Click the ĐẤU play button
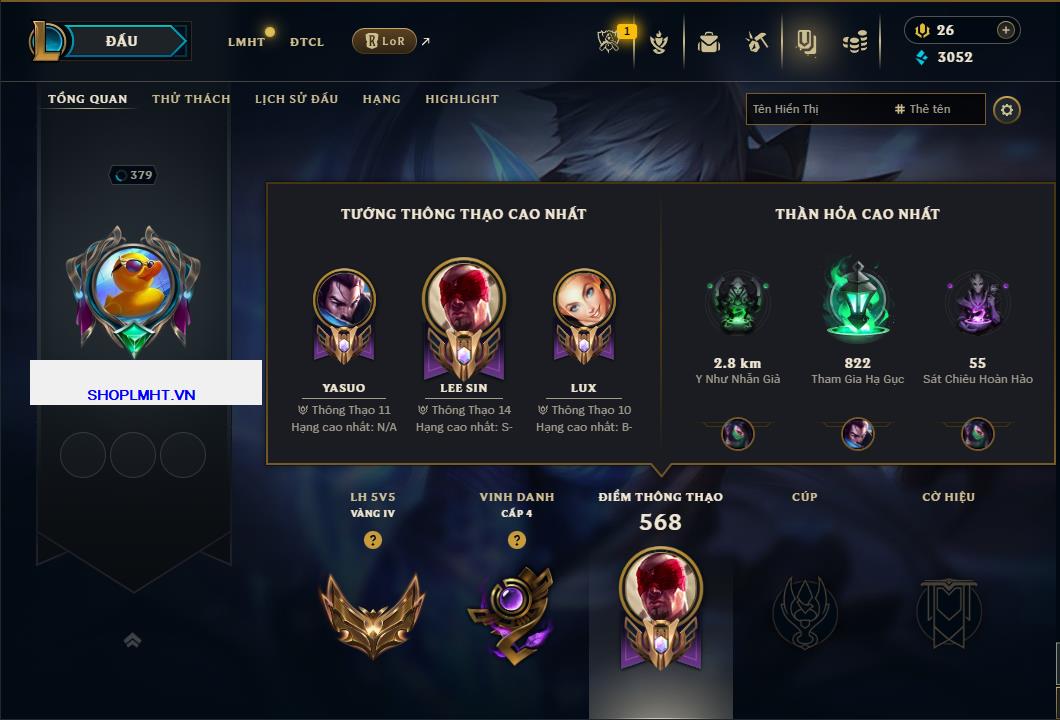1060x720 pixels. [122, 41]
